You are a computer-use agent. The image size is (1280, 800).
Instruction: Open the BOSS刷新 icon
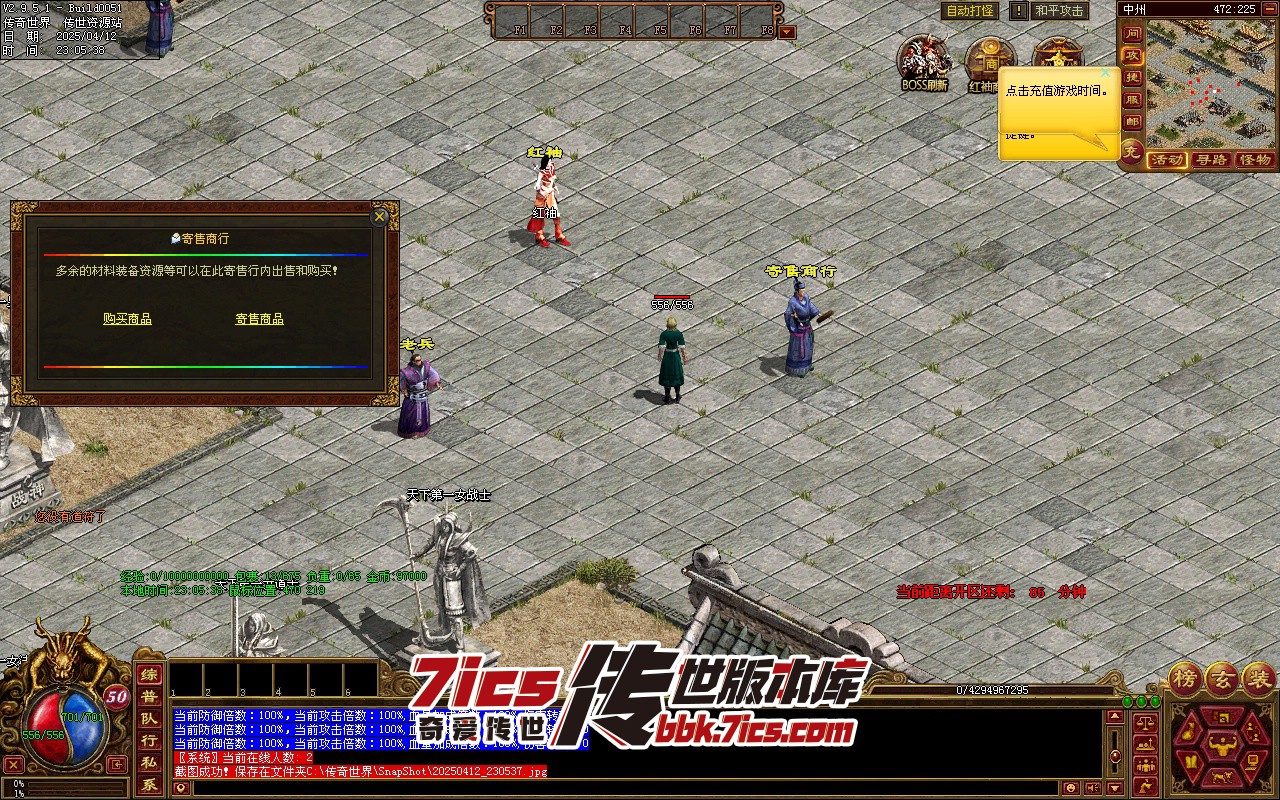click(923, 63)
